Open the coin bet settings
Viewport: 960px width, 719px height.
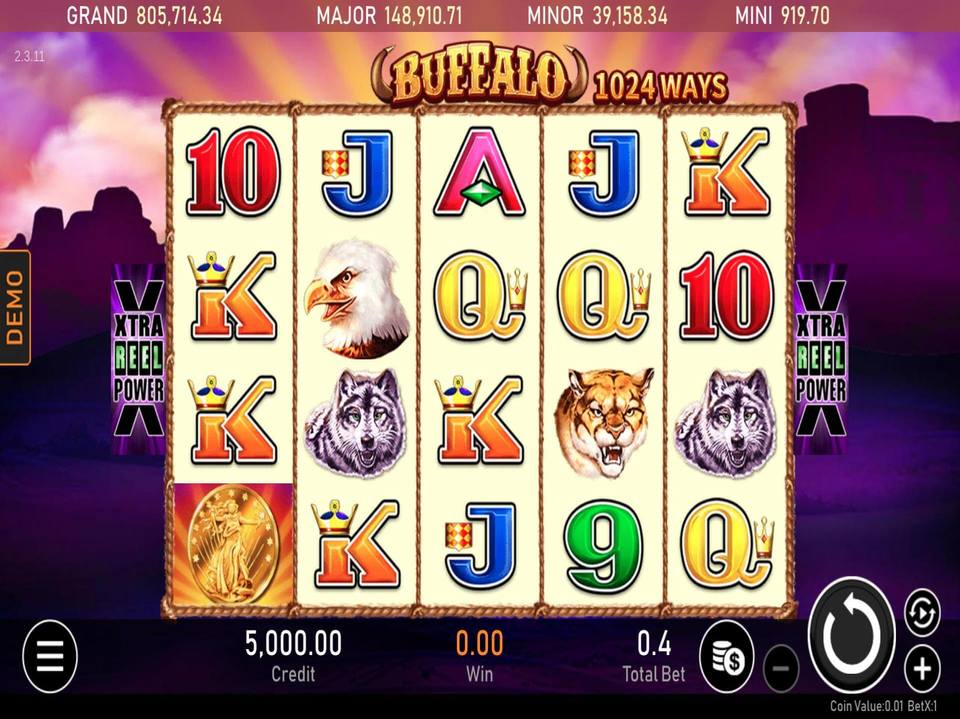pos(726,656)
